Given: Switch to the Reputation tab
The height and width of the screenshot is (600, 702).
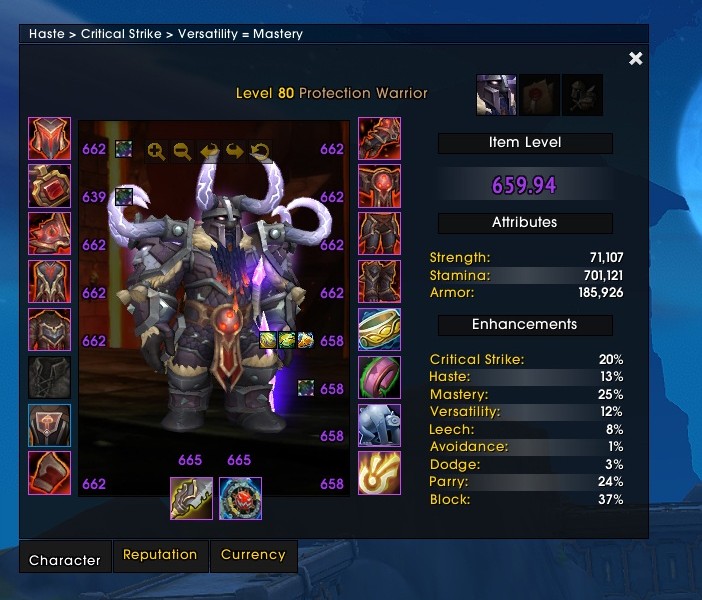Looking at the screenshot, I should pos(160,555).
